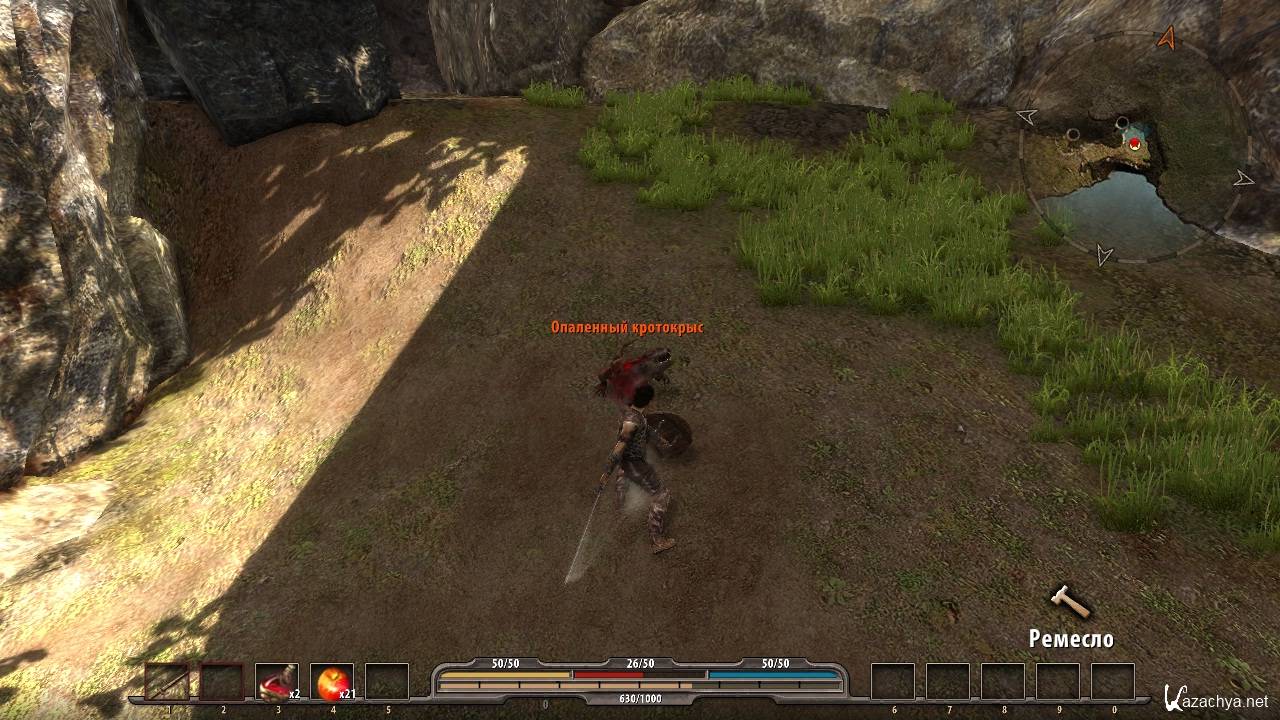Viewport: 1280px width, 720px height.
Task: Click the circular minimap
Action: pos(1134,150)
